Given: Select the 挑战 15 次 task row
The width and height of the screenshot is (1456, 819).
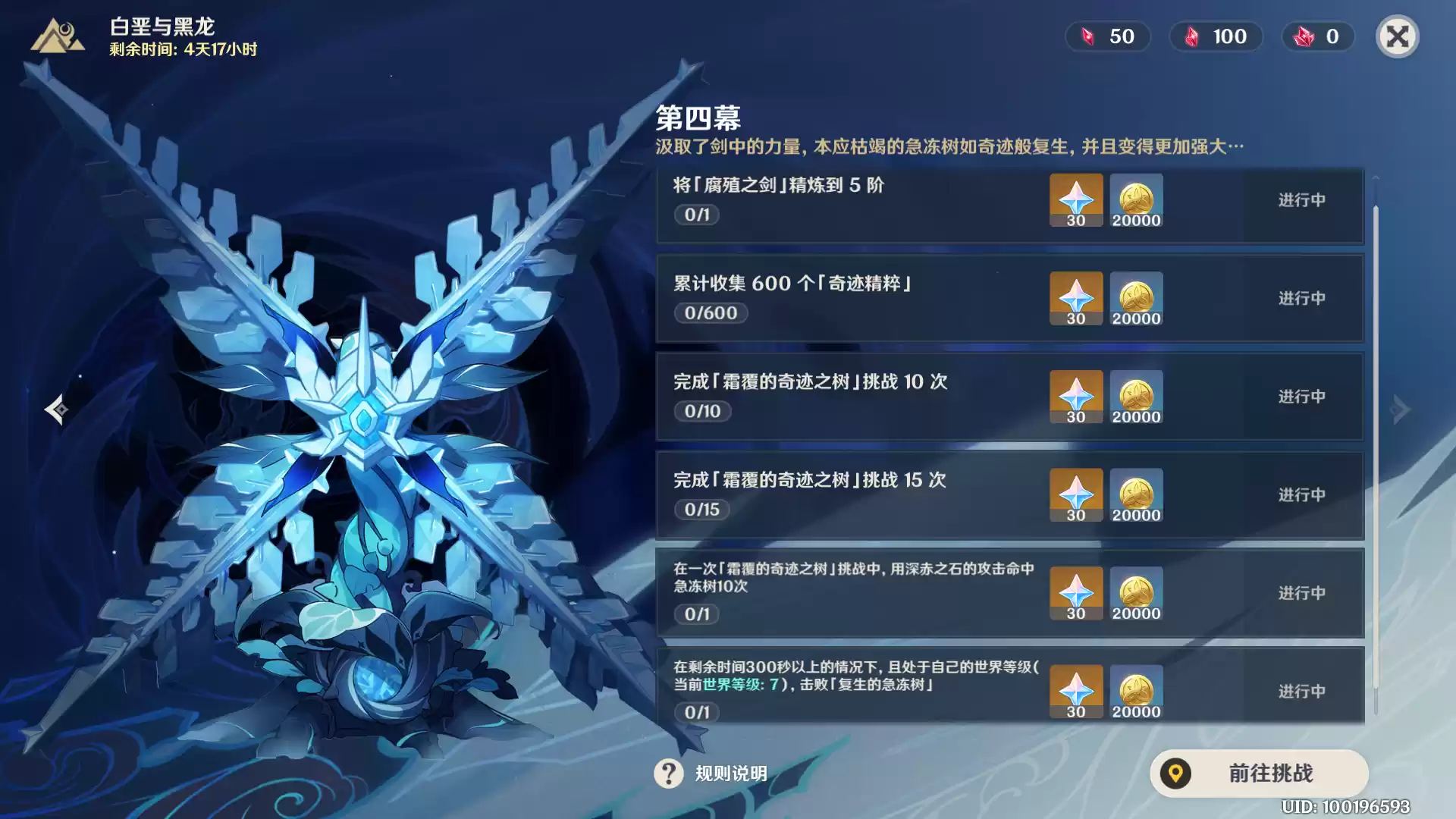Looking at the screenshot, I should (x=849, y=494).
